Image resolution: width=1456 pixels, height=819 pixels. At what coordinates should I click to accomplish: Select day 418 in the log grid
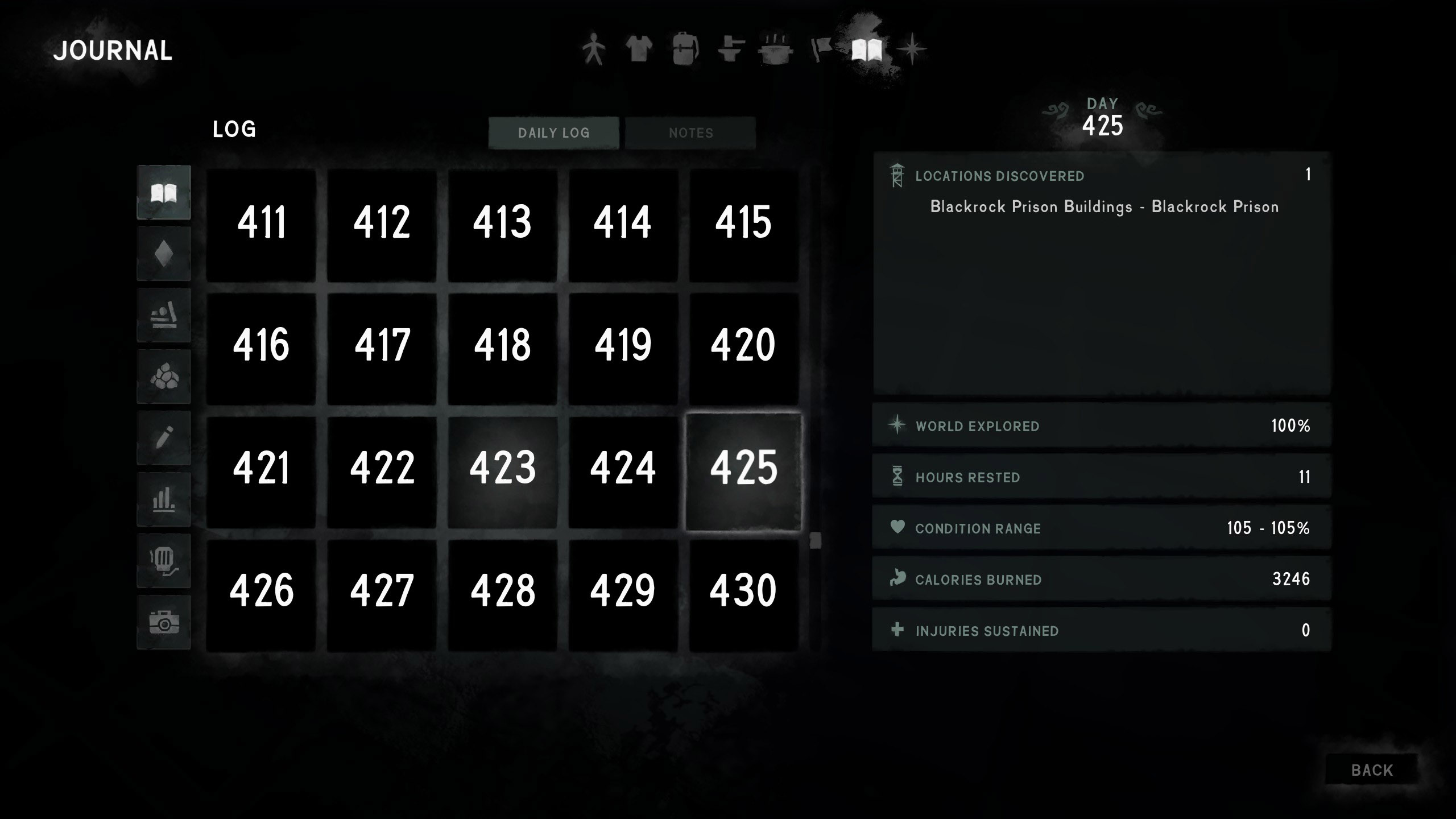503,346
